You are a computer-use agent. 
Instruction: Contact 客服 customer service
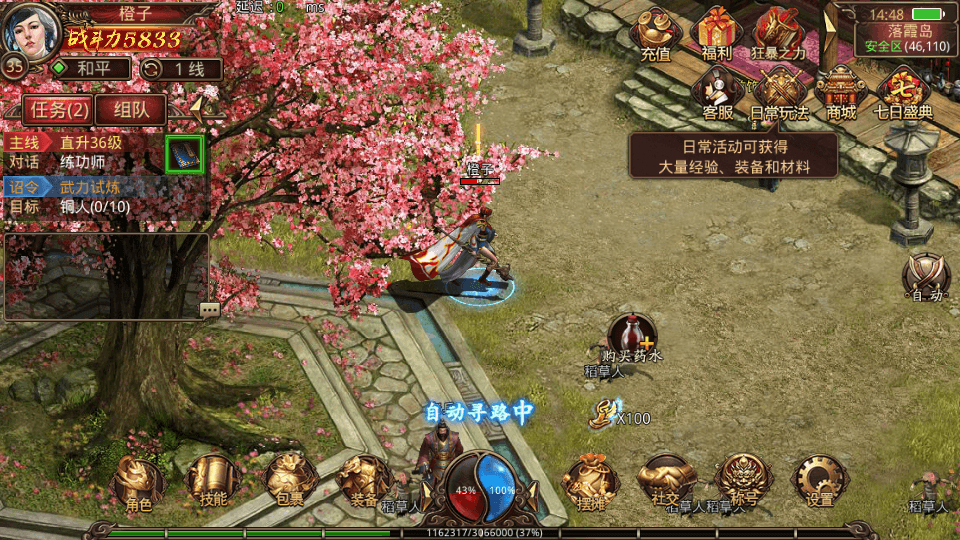717,92
